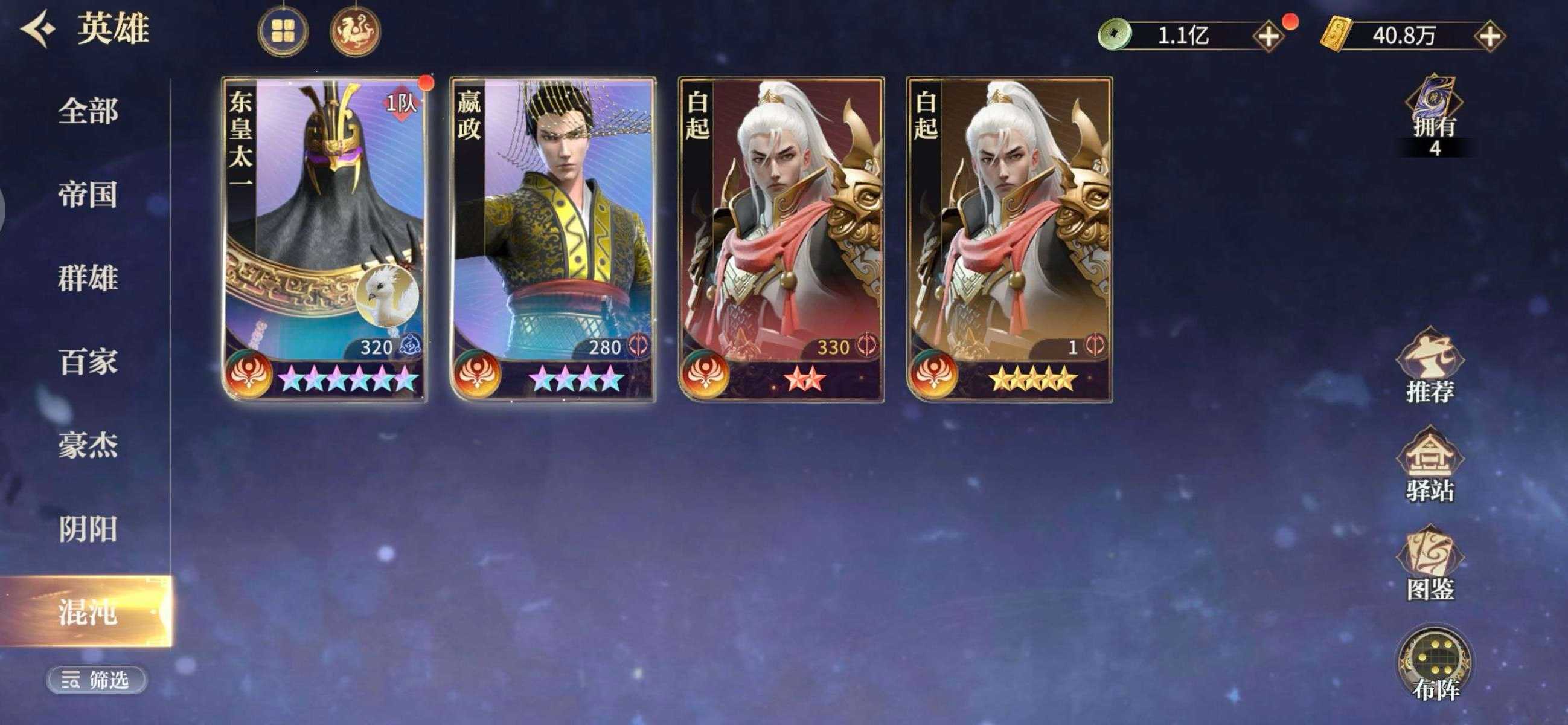Image resolution: width=1568 pixels, height=725 pixels.
Task: Open the 百家 faction tab
Action: click(x=88, y=362)
